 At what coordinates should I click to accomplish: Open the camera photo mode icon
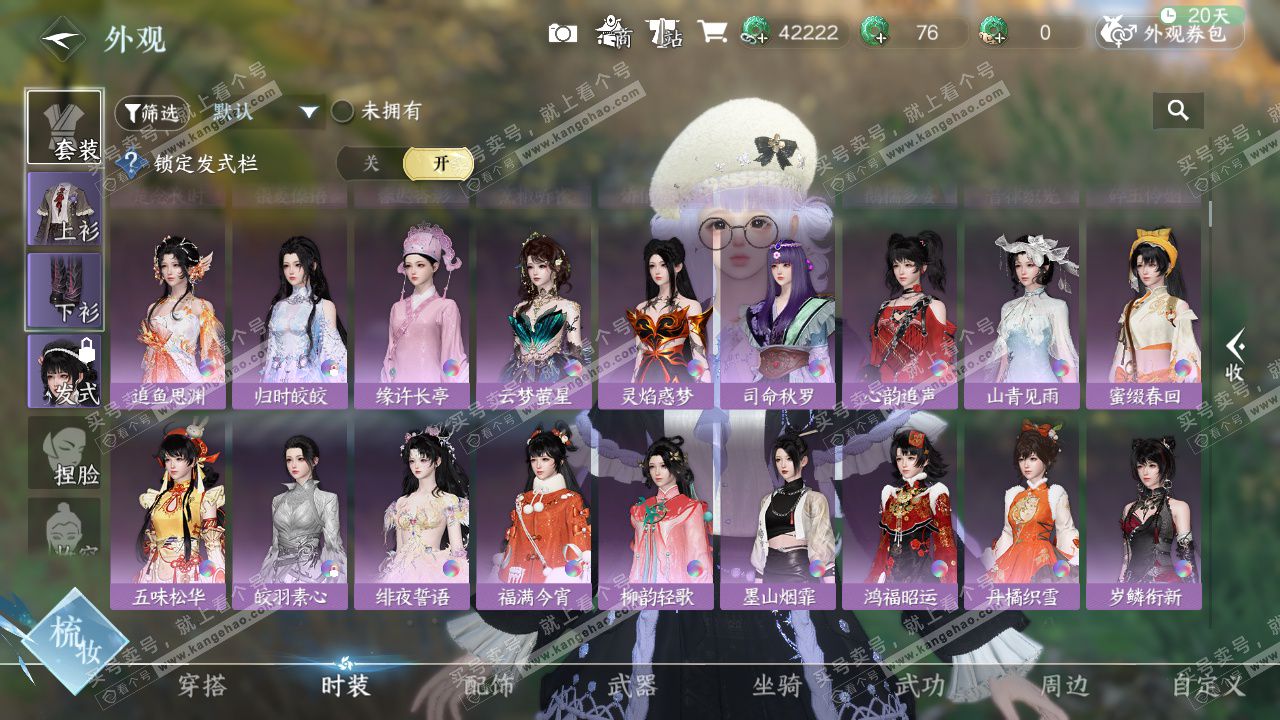tap(563, 33)
